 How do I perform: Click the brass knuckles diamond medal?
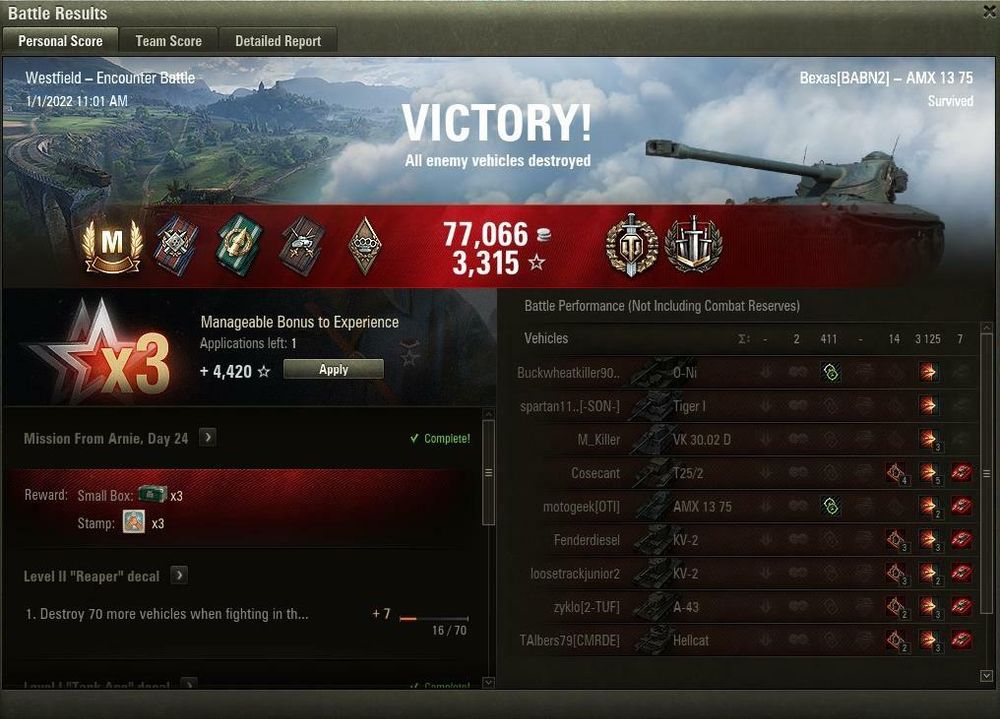click(x=364, y=245)
